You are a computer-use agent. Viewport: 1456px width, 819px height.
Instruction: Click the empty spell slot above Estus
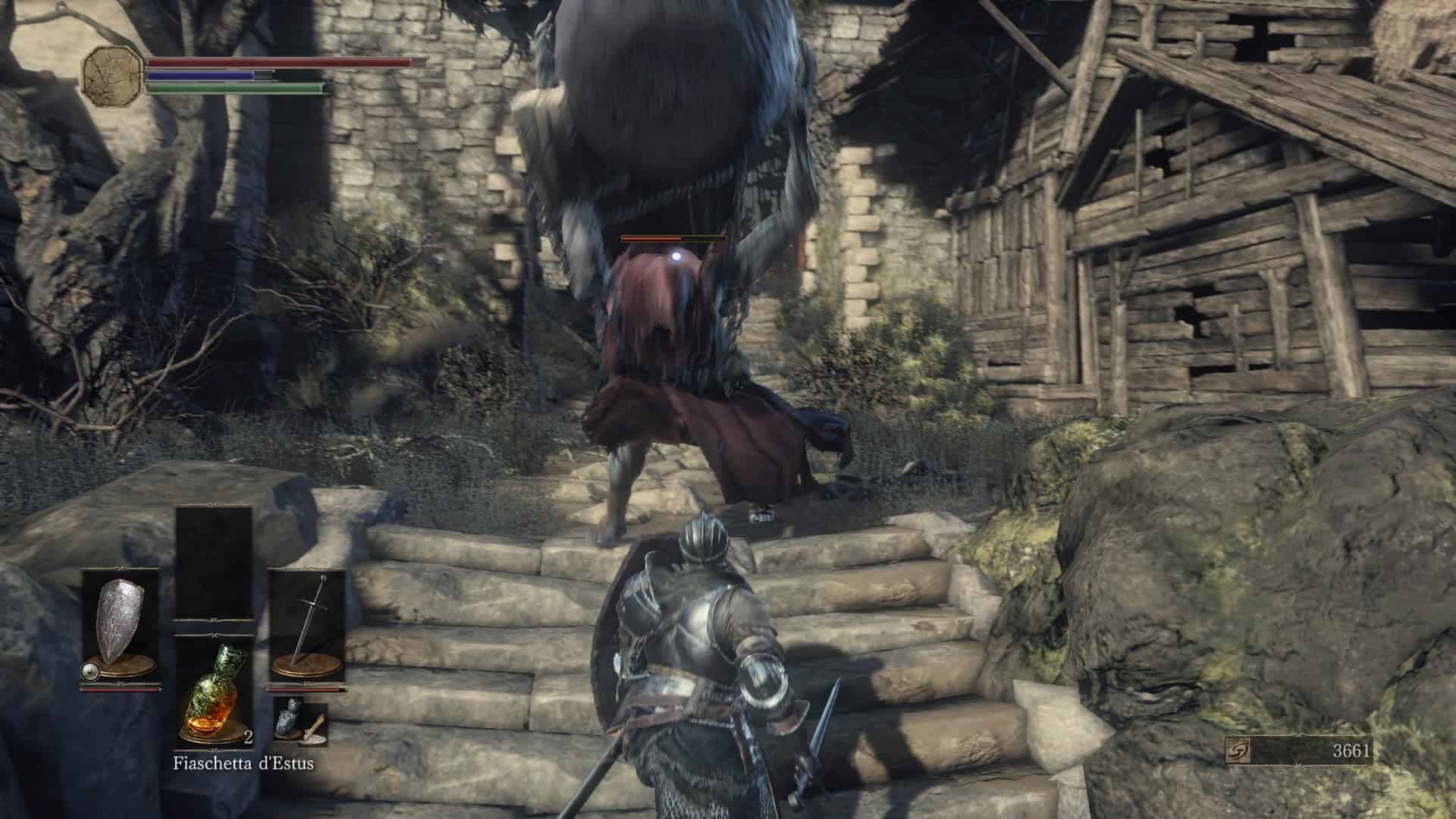coord(214,561)
